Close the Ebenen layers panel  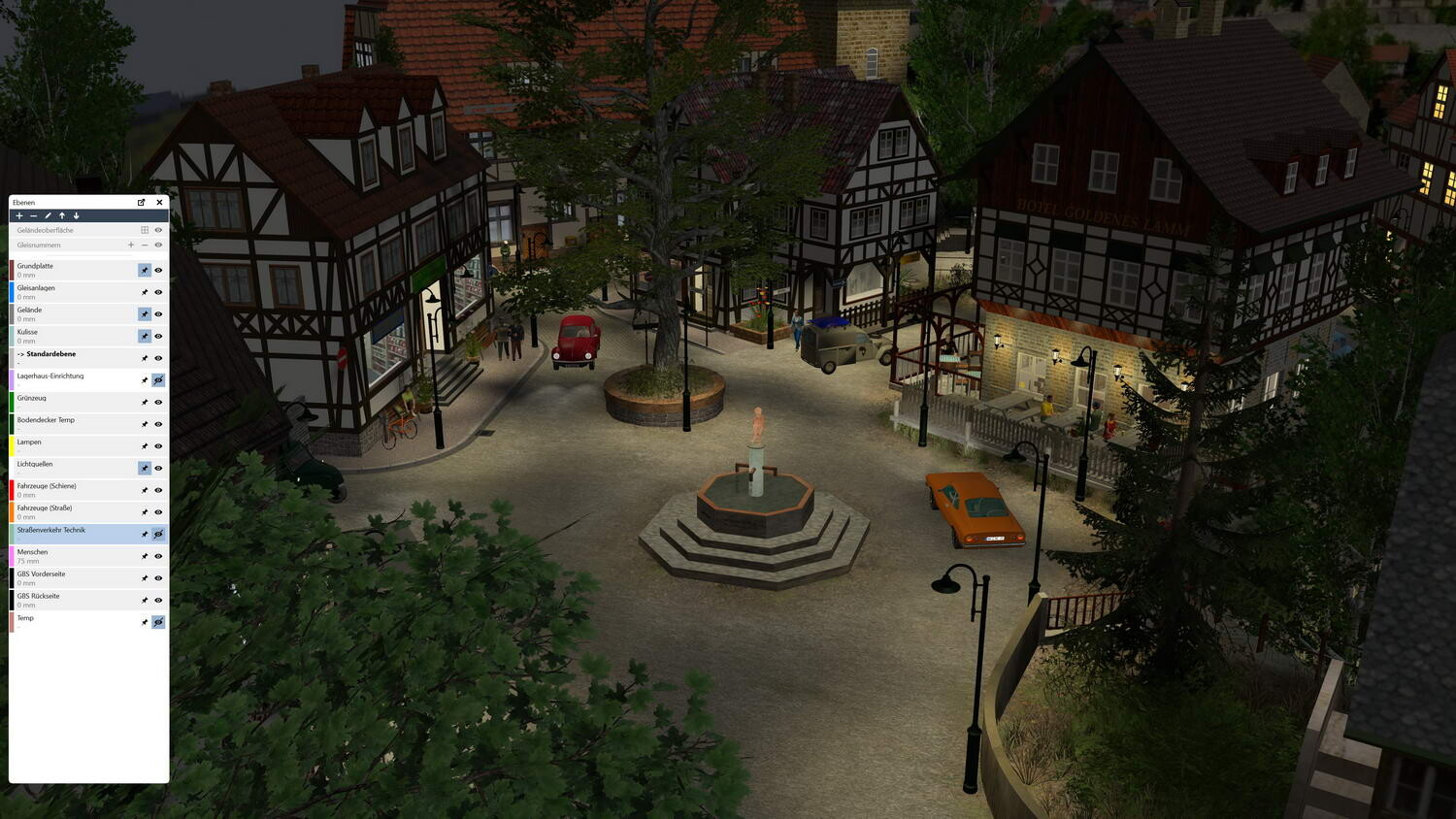click(159, 203)
